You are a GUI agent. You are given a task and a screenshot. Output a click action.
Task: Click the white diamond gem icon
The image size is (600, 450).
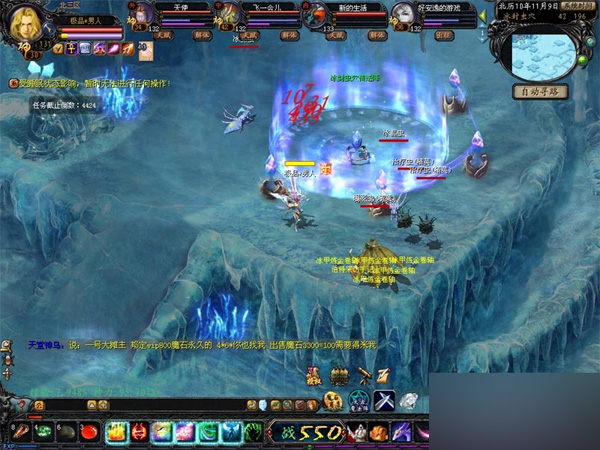click(x=408, y=401)
